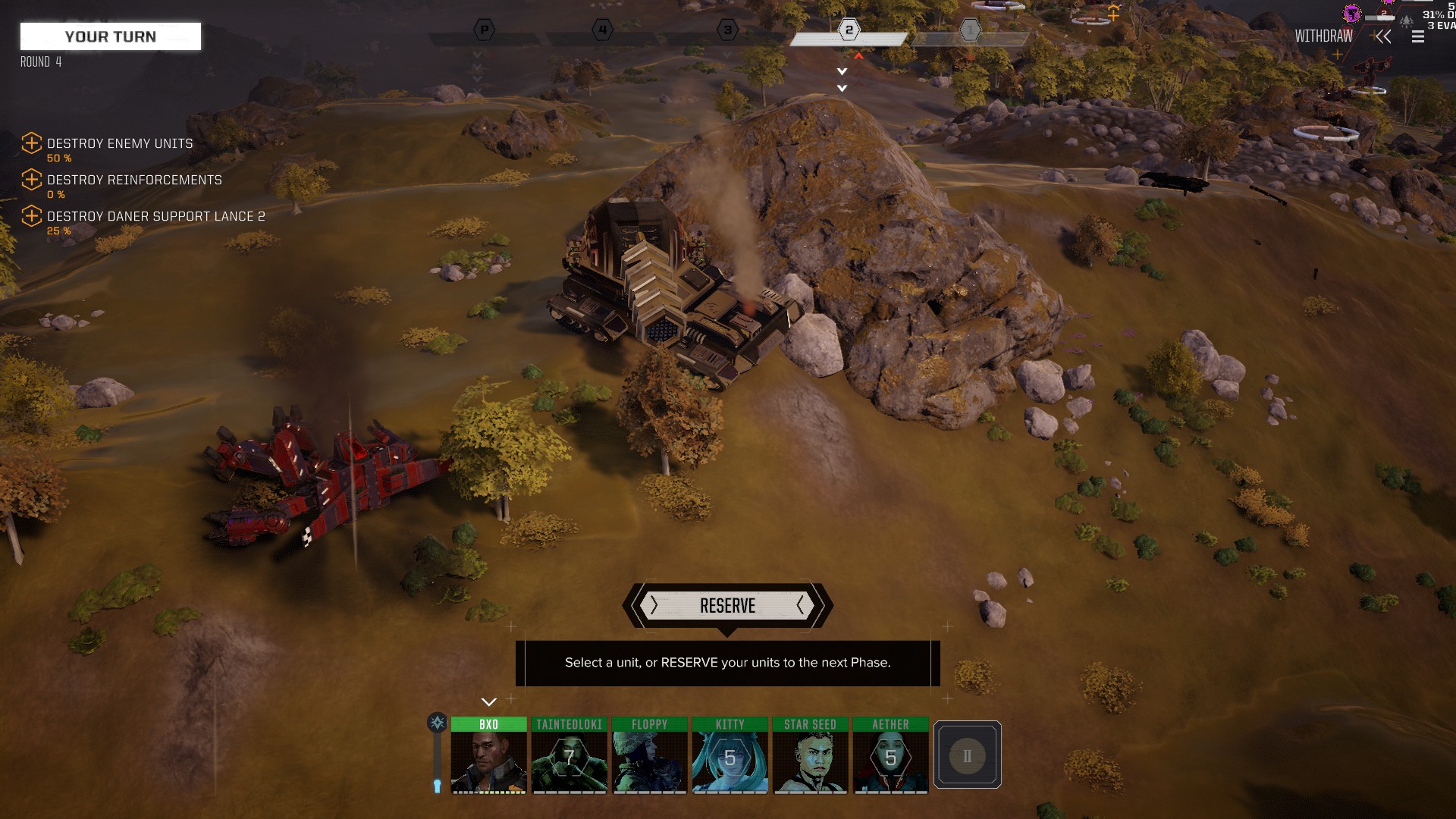Expand the Destroy Daner Support Lance 2 objective
This screenshot has height=819, width=1456.
155,216
